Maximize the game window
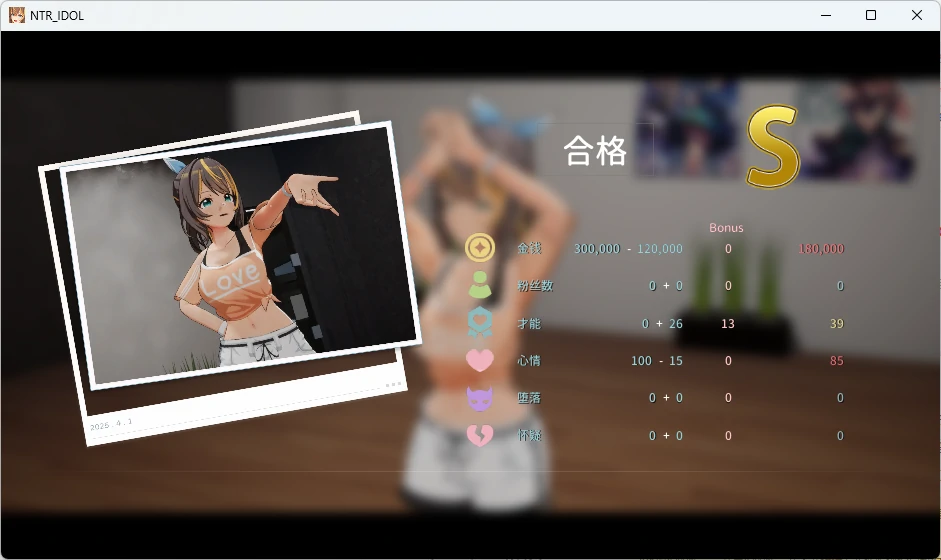The height and width of the screenshot is (560, 941). pyautogui.click(x=870, y=15)
